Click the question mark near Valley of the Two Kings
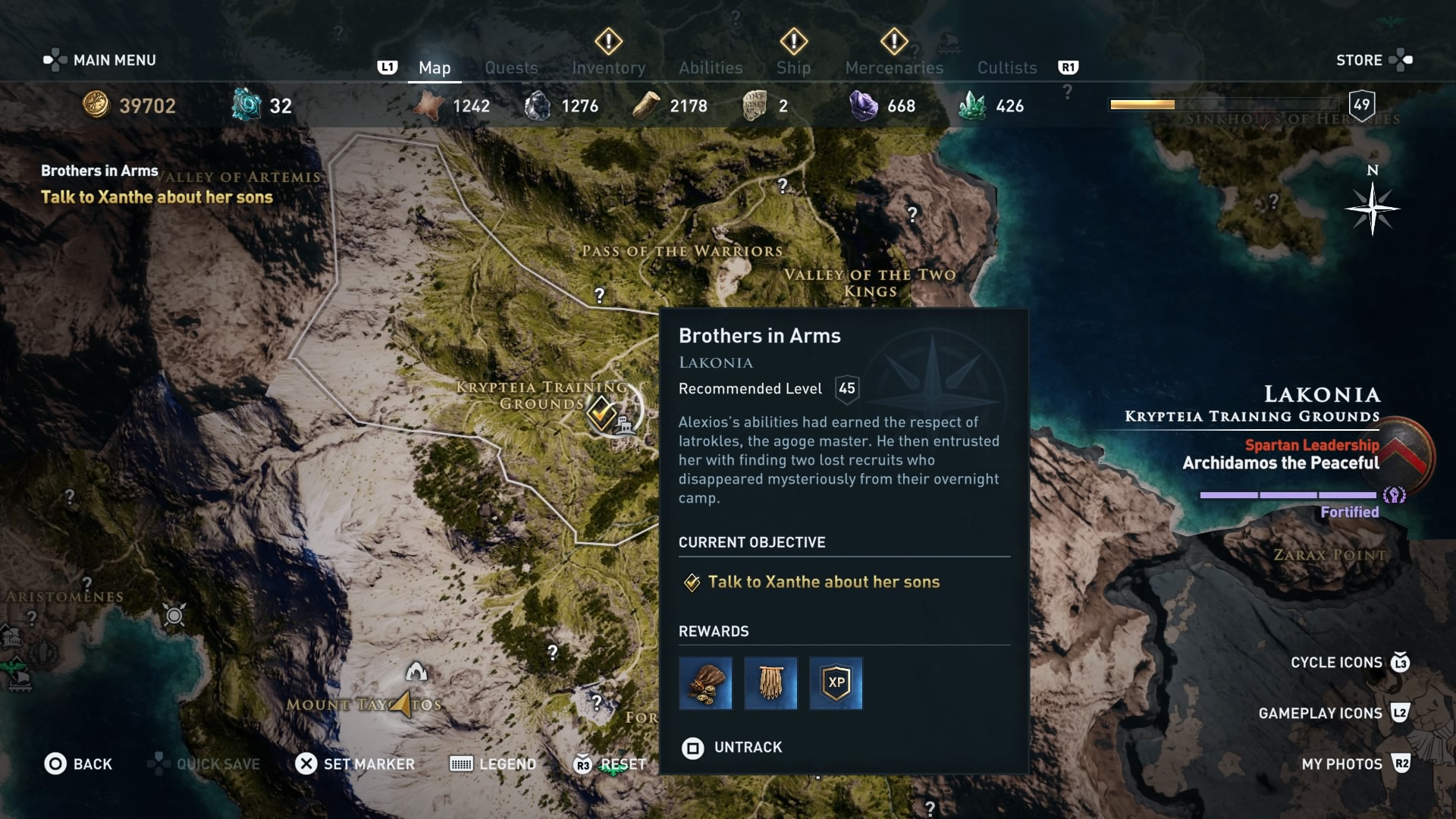 (912, 215)
